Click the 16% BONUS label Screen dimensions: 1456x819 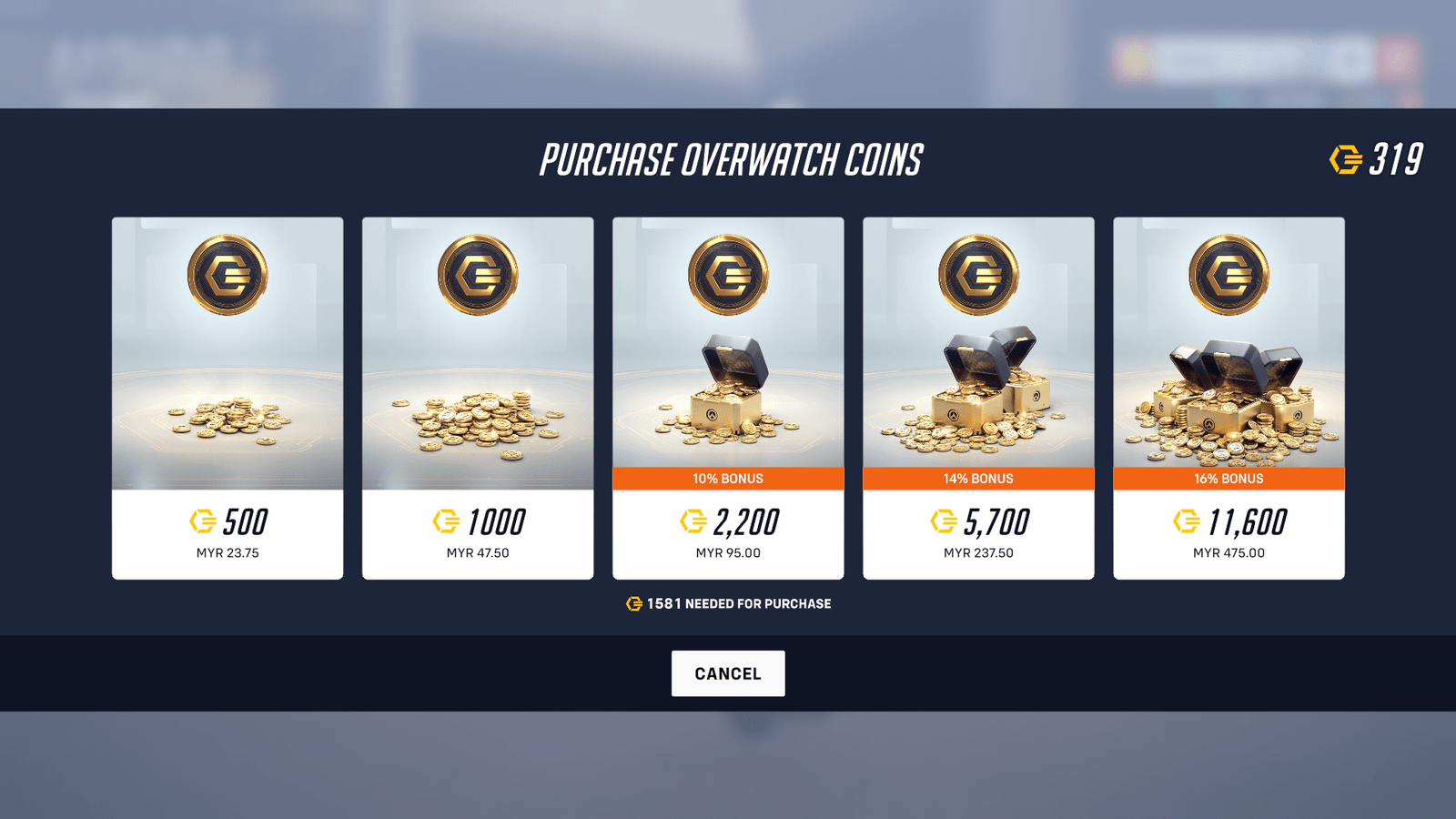click(x=1228, y=478)
